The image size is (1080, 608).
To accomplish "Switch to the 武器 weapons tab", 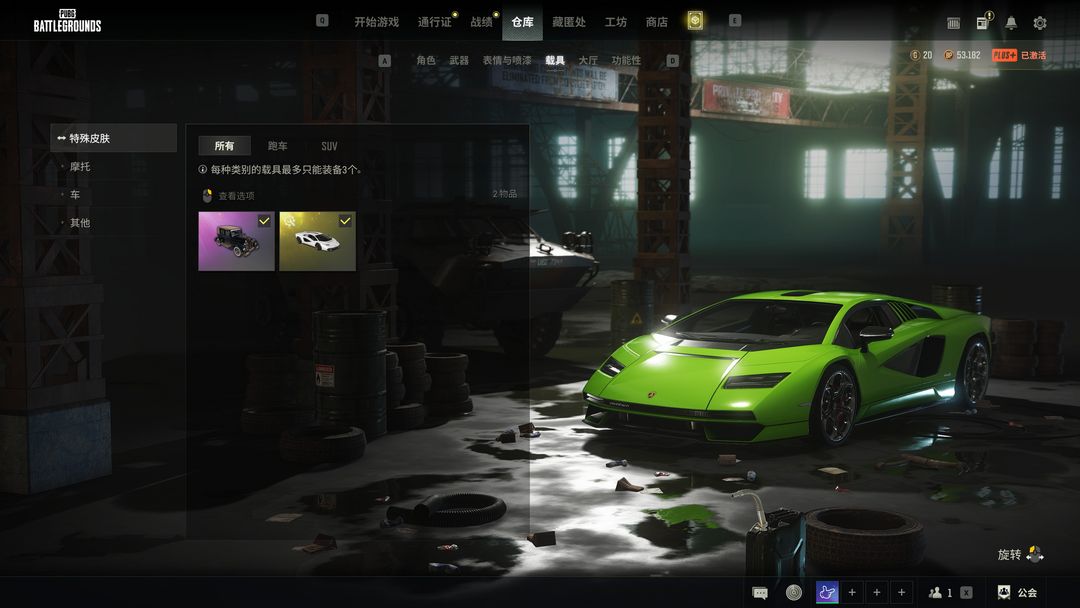I will (459, 61).
